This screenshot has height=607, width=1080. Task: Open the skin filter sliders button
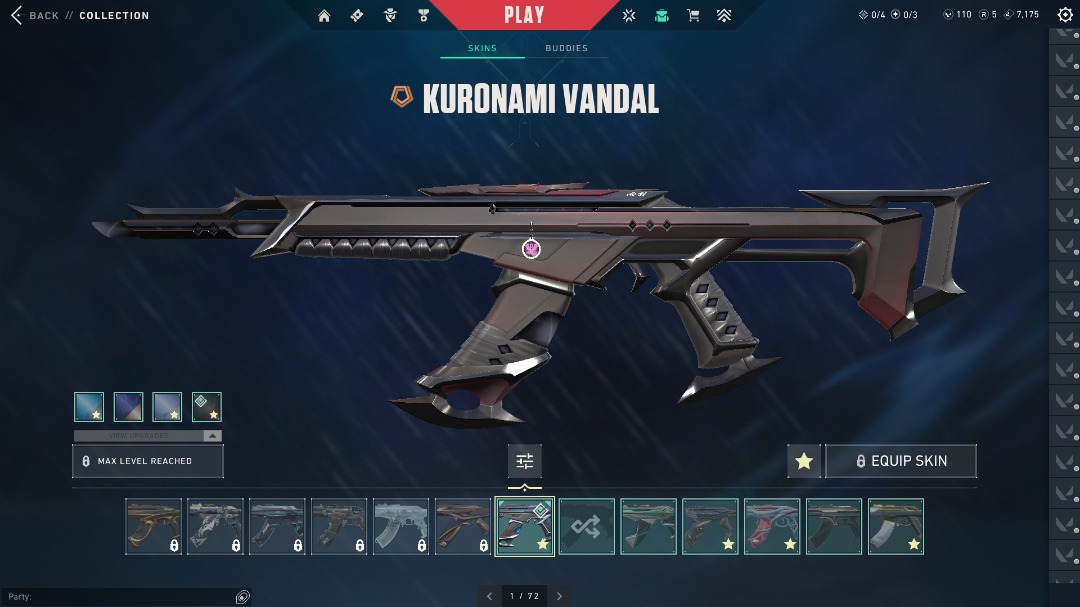pyautogui.click(x=525, y=461)
